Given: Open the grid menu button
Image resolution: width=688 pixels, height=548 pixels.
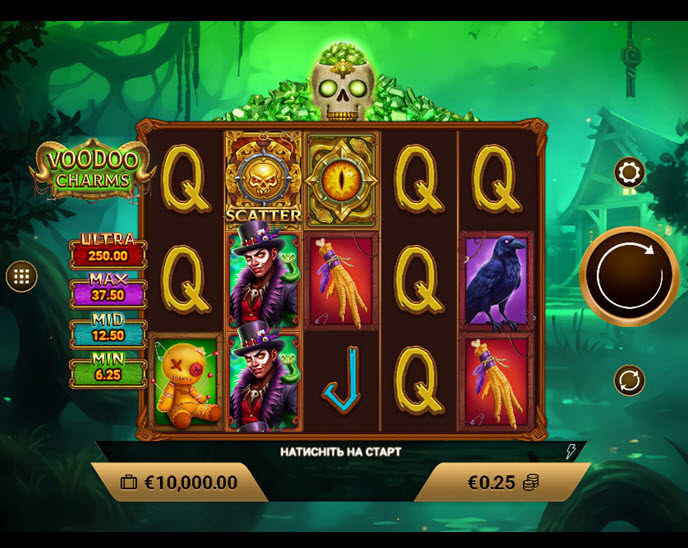Looking at the screenshot, I should click(x=21, y=277).
